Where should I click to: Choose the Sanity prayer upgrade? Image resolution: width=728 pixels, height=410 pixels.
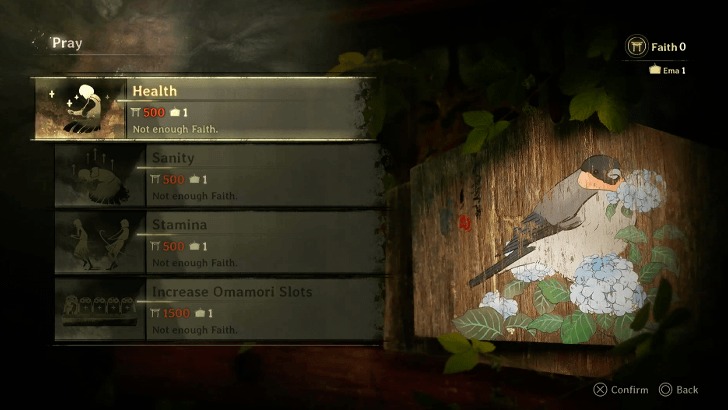[218, 175]
